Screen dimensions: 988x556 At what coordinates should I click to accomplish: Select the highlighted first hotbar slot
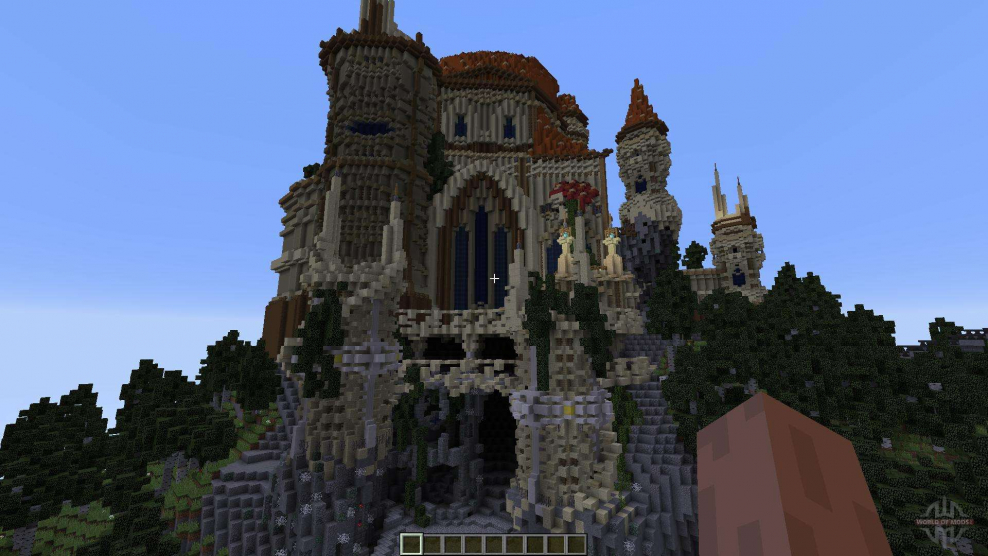coord(411,545)
